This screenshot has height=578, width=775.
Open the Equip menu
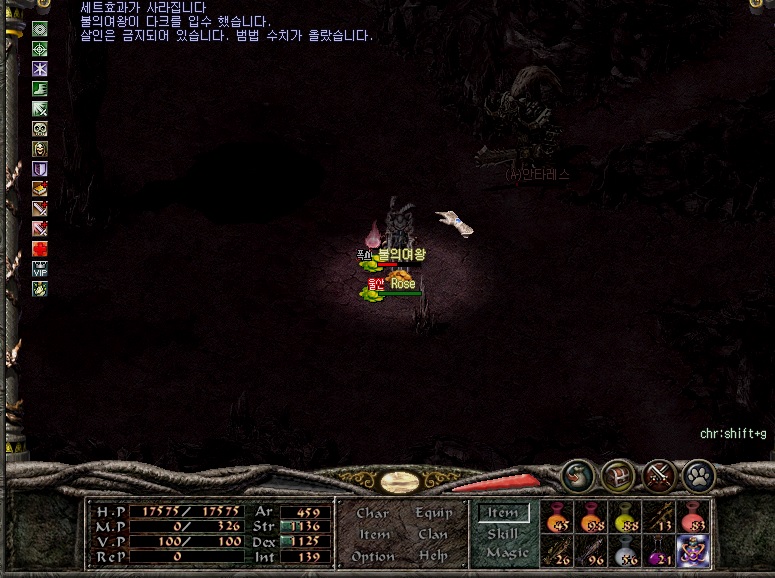[x=434, y=513]
